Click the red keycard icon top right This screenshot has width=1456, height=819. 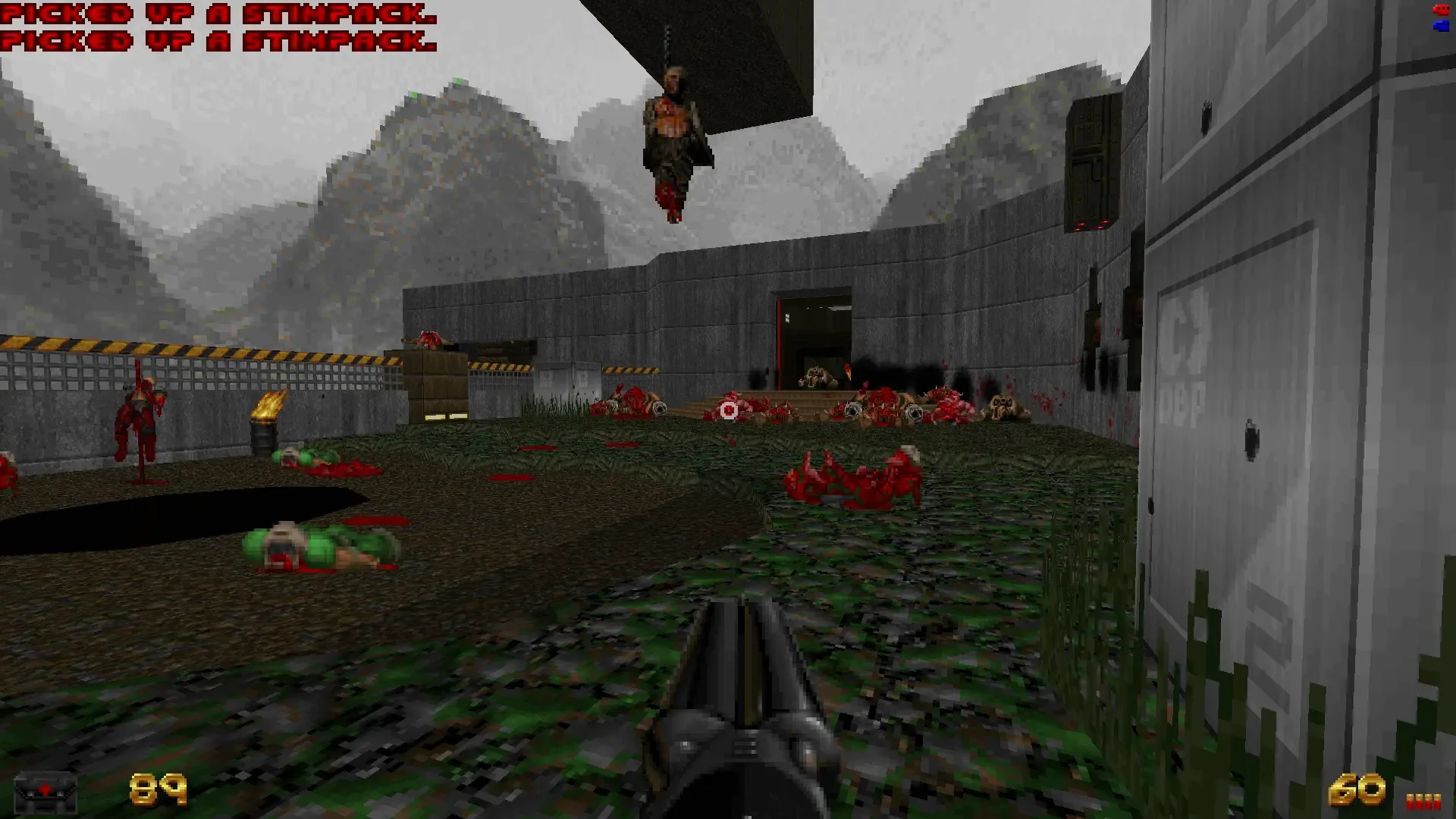point(1440,11)
